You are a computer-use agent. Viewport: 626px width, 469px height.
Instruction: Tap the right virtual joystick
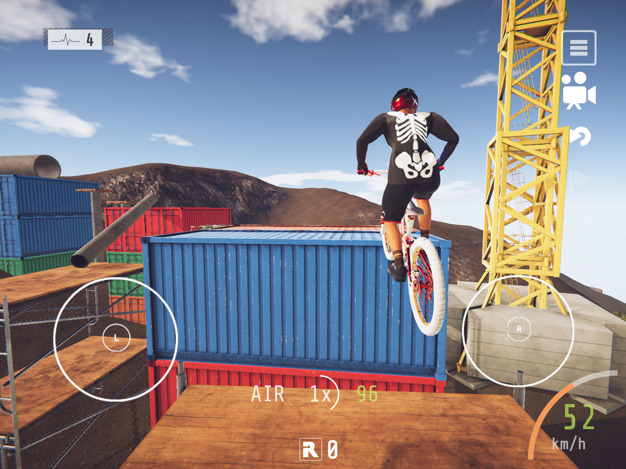pos(519,329)
